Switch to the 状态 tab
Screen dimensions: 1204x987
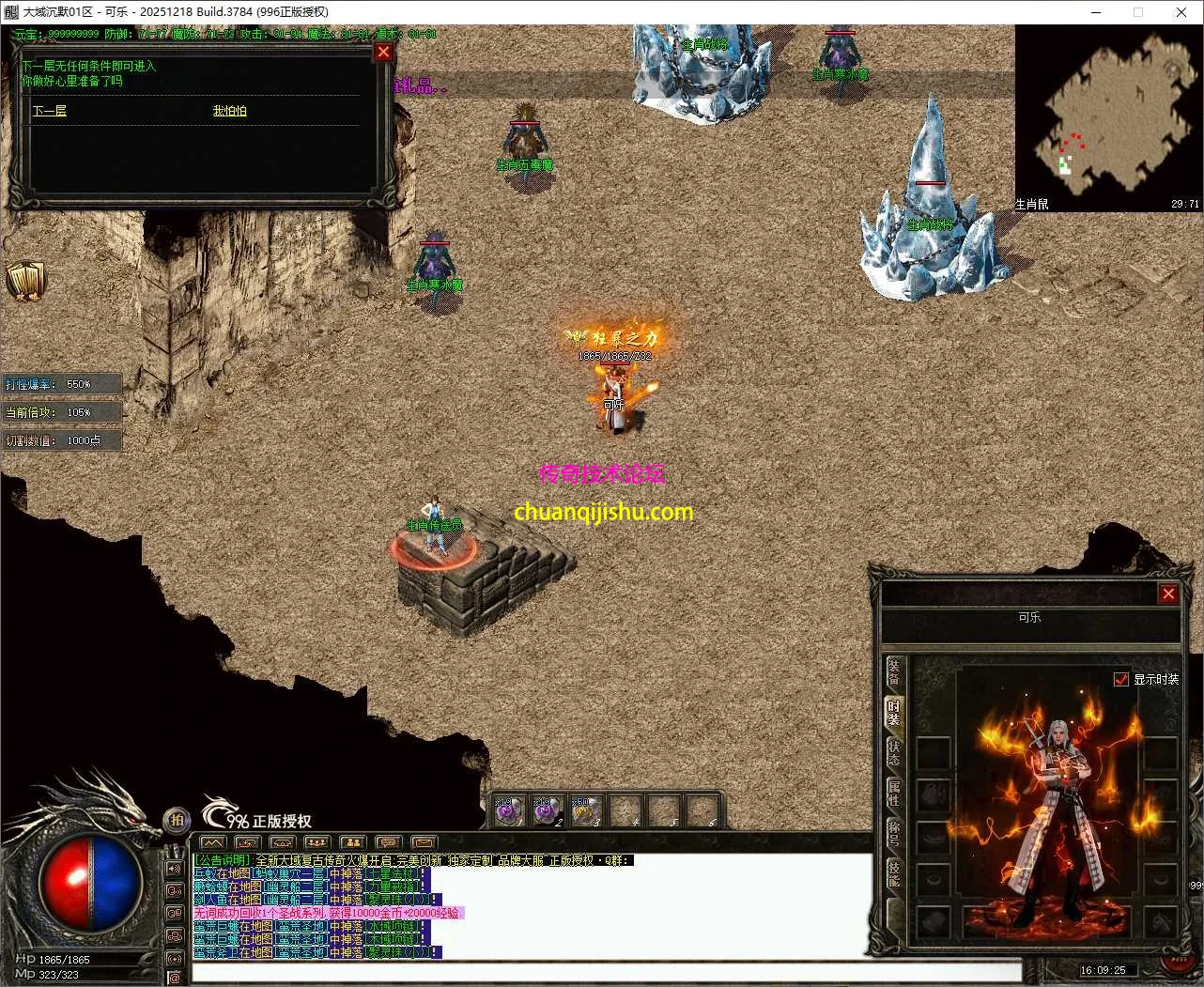pos(893,754)
